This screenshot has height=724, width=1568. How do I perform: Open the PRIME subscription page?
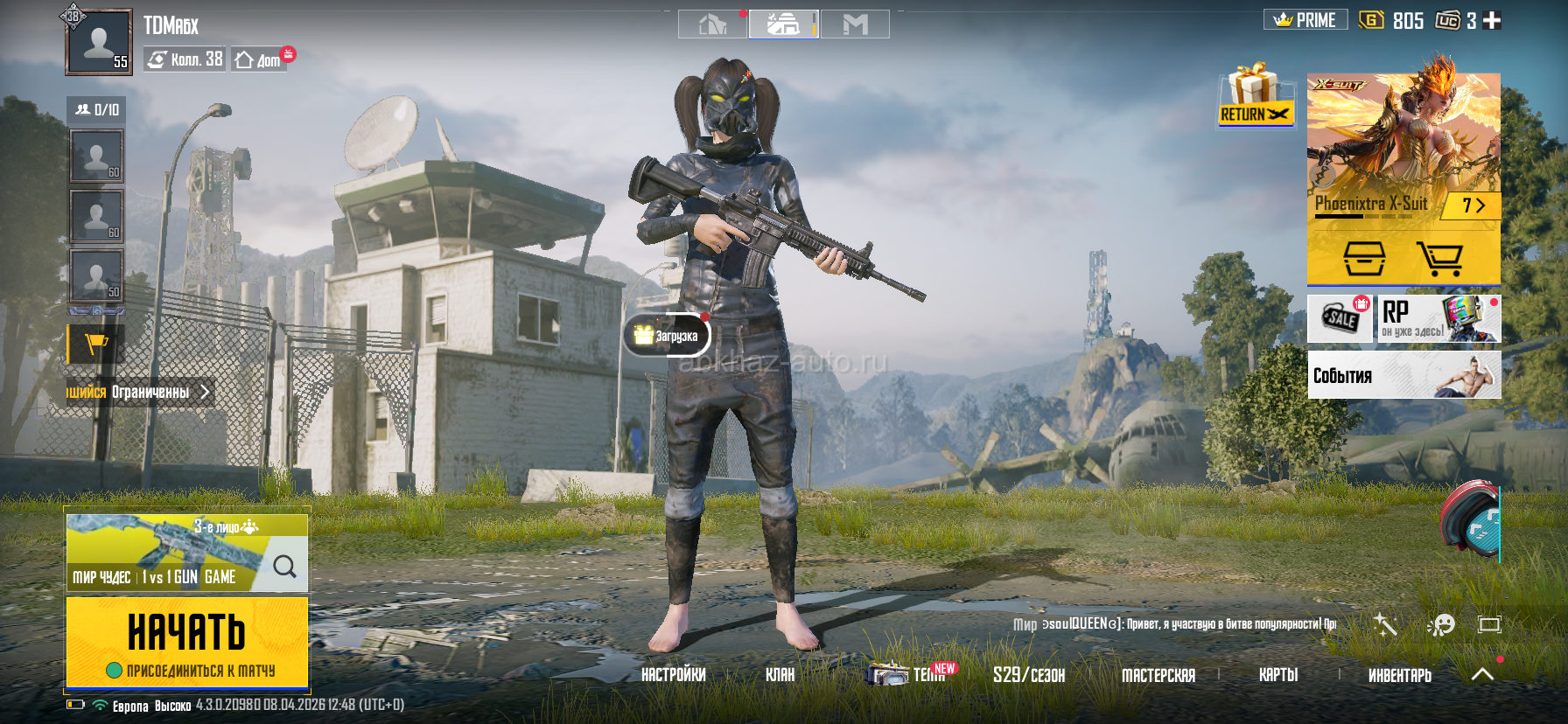coord(1305,20)
